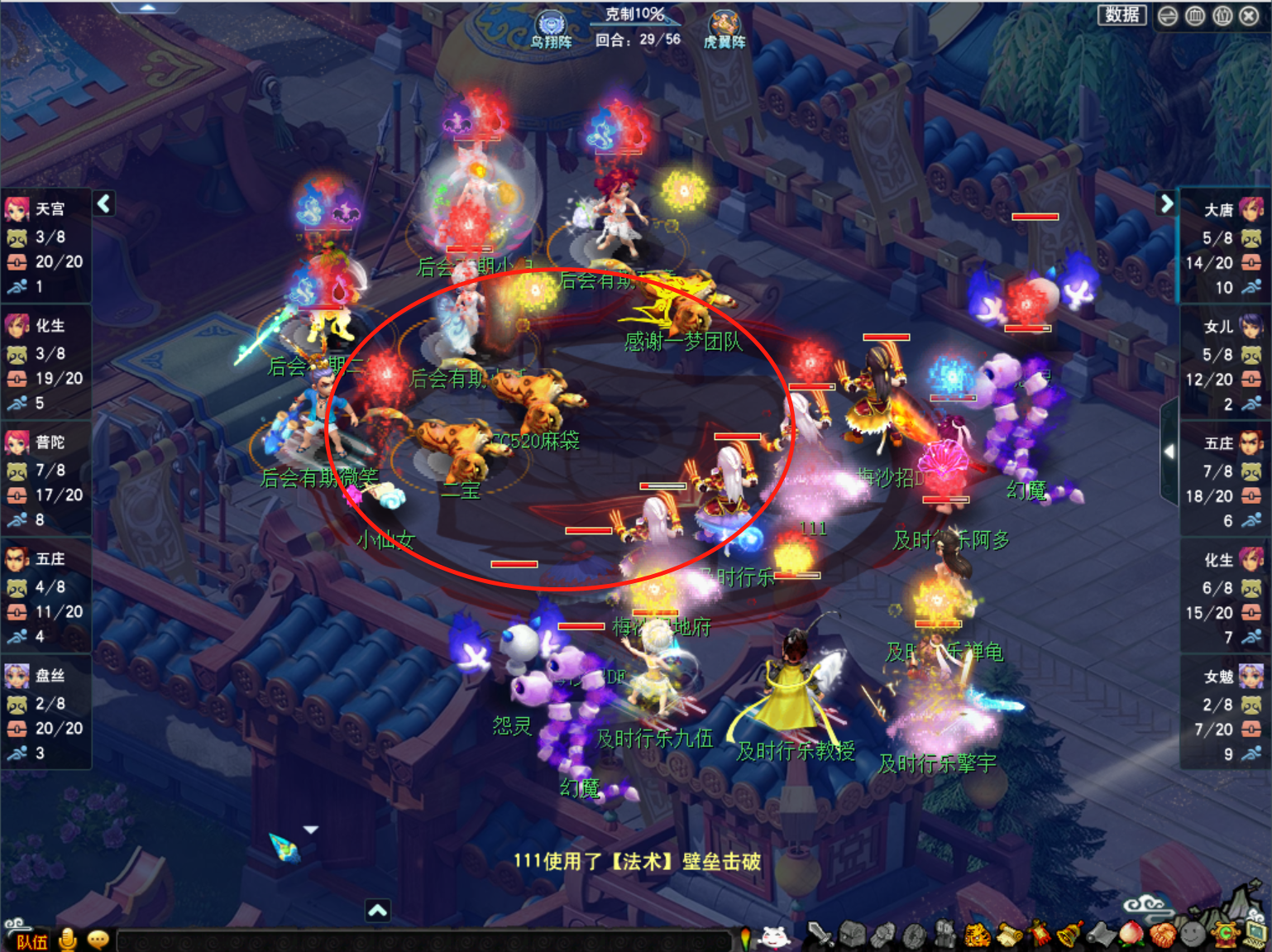
Task: Click the golden bell icon
Action: [x=1070, y=935]
